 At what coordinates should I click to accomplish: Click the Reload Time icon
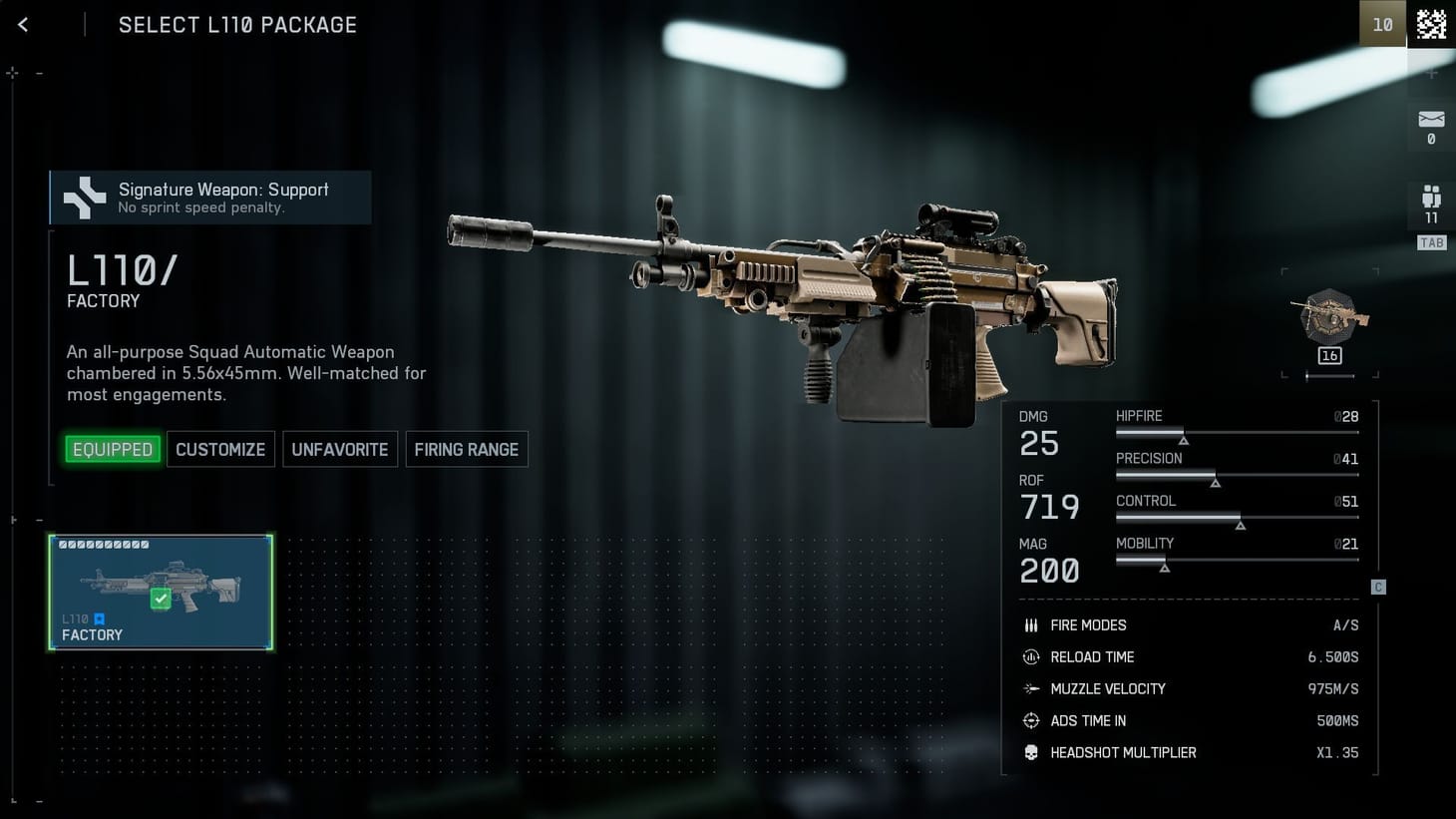[x=1030, y=656]
